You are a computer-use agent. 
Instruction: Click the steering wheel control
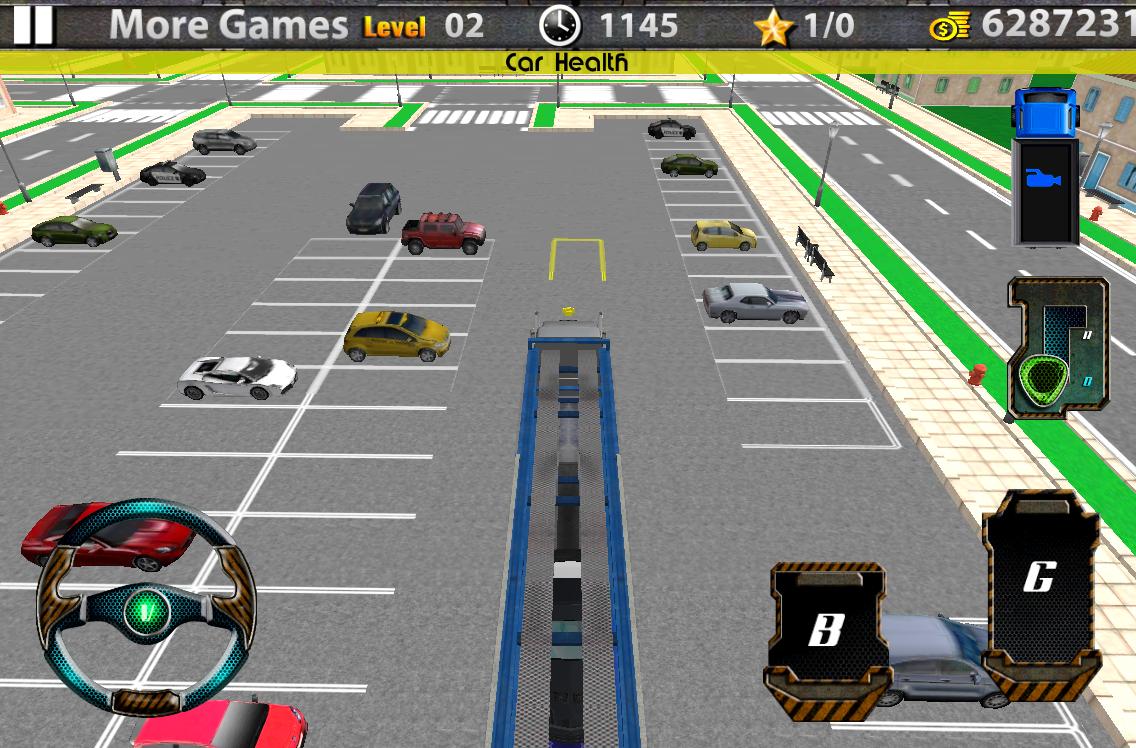pyautogui.click(x=146, y=607)
